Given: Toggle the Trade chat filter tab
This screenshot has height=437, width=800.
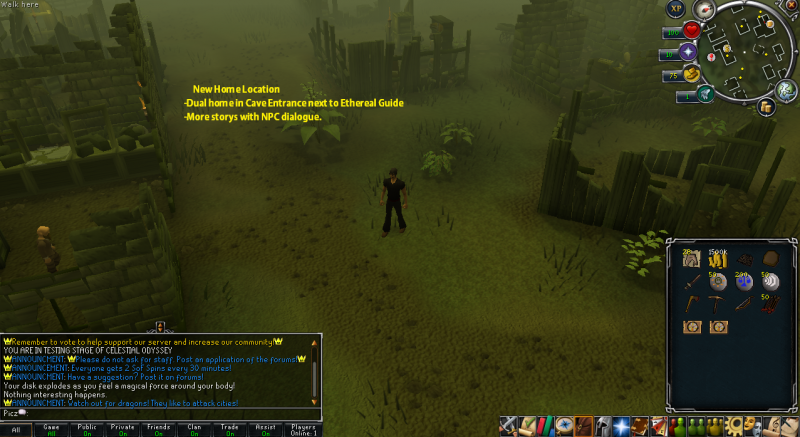Looking at the screenshot, I should (230, 429).
